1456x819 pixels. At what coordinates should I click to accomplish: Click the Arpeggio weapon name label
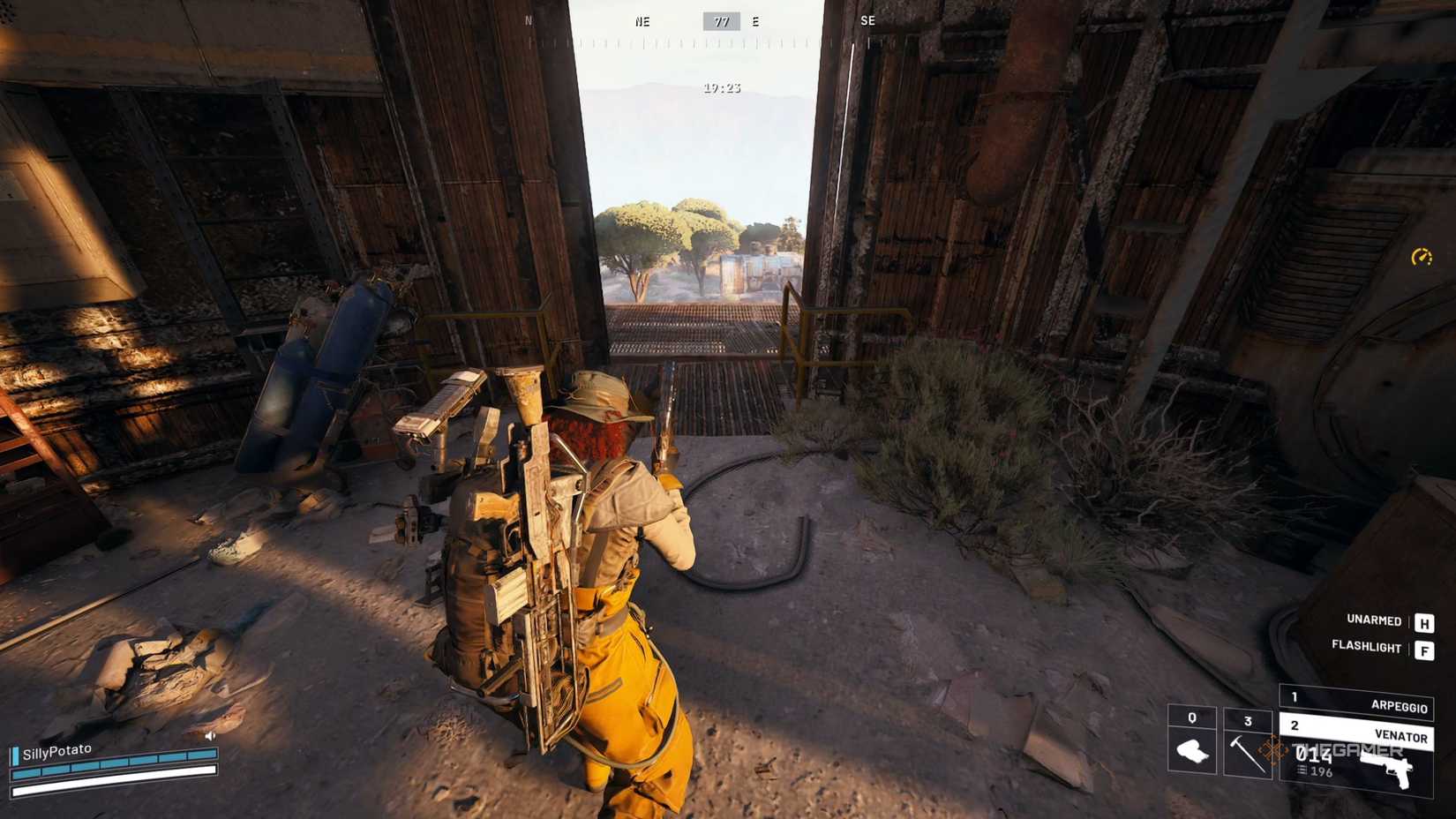pyautogui.click(x=1400, y=706)
